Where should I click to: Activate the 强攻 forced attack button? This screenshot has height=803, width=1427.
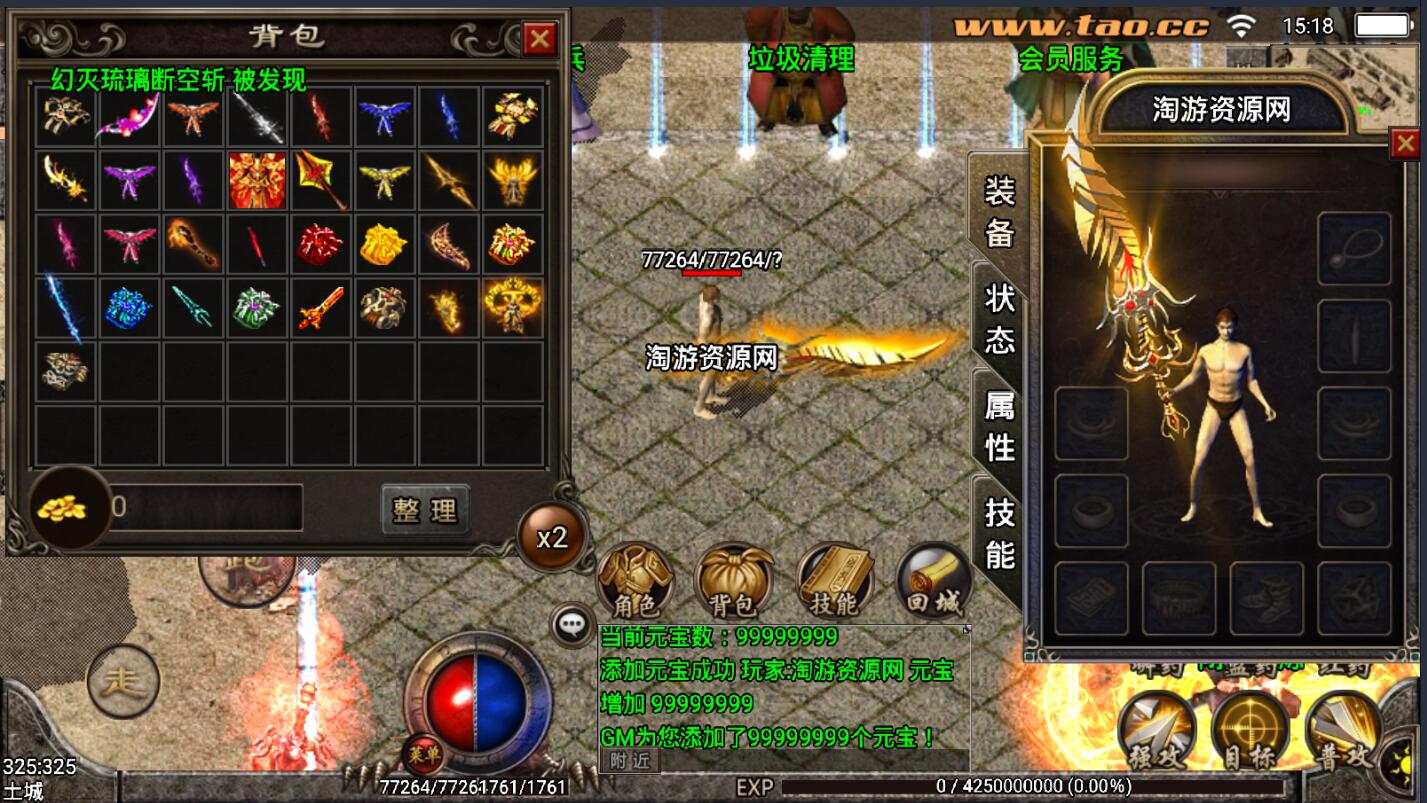[1156, 732]
